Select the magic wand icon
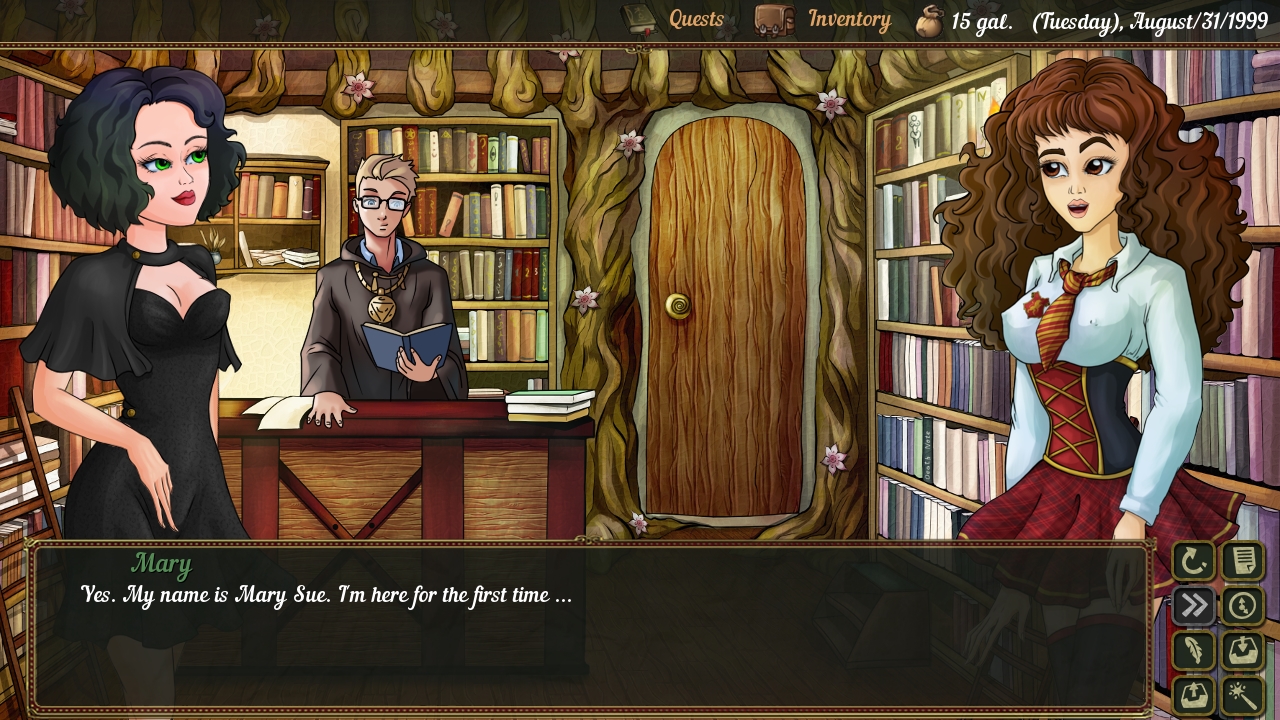 click(1243, 695)
